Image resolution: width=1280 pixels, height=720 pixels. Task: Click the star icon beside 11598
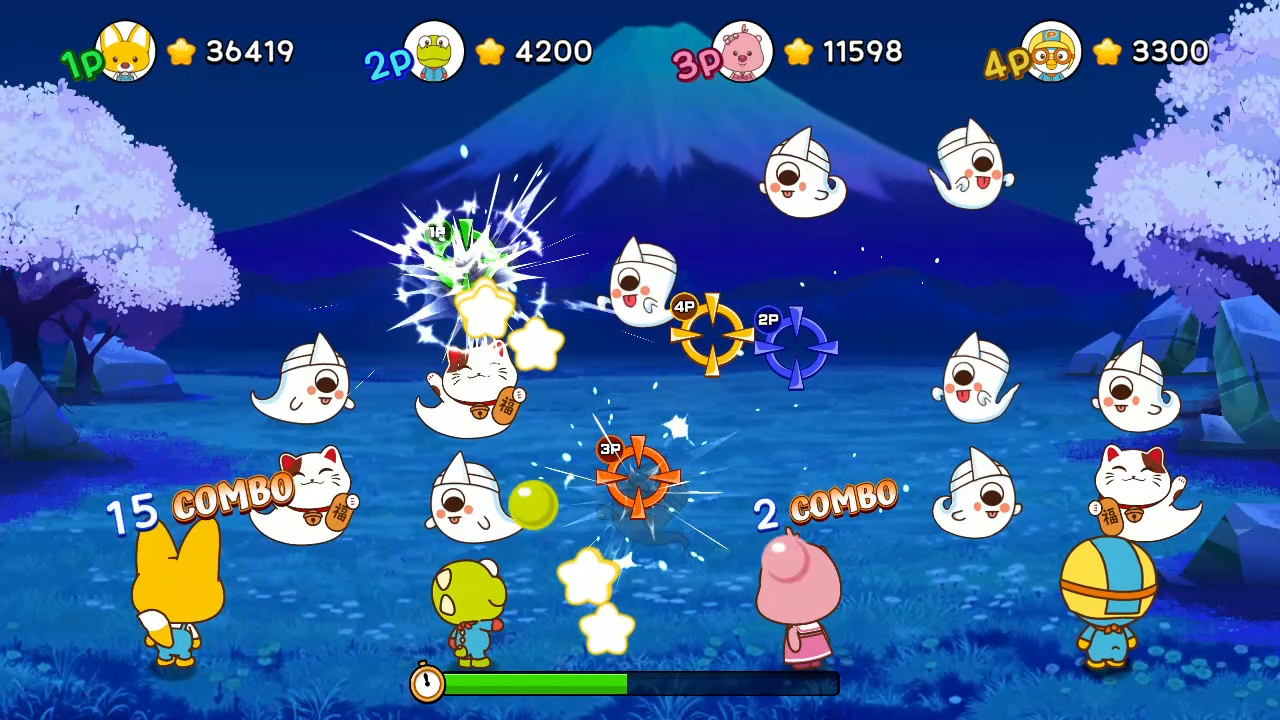click(x=797, y=52)
